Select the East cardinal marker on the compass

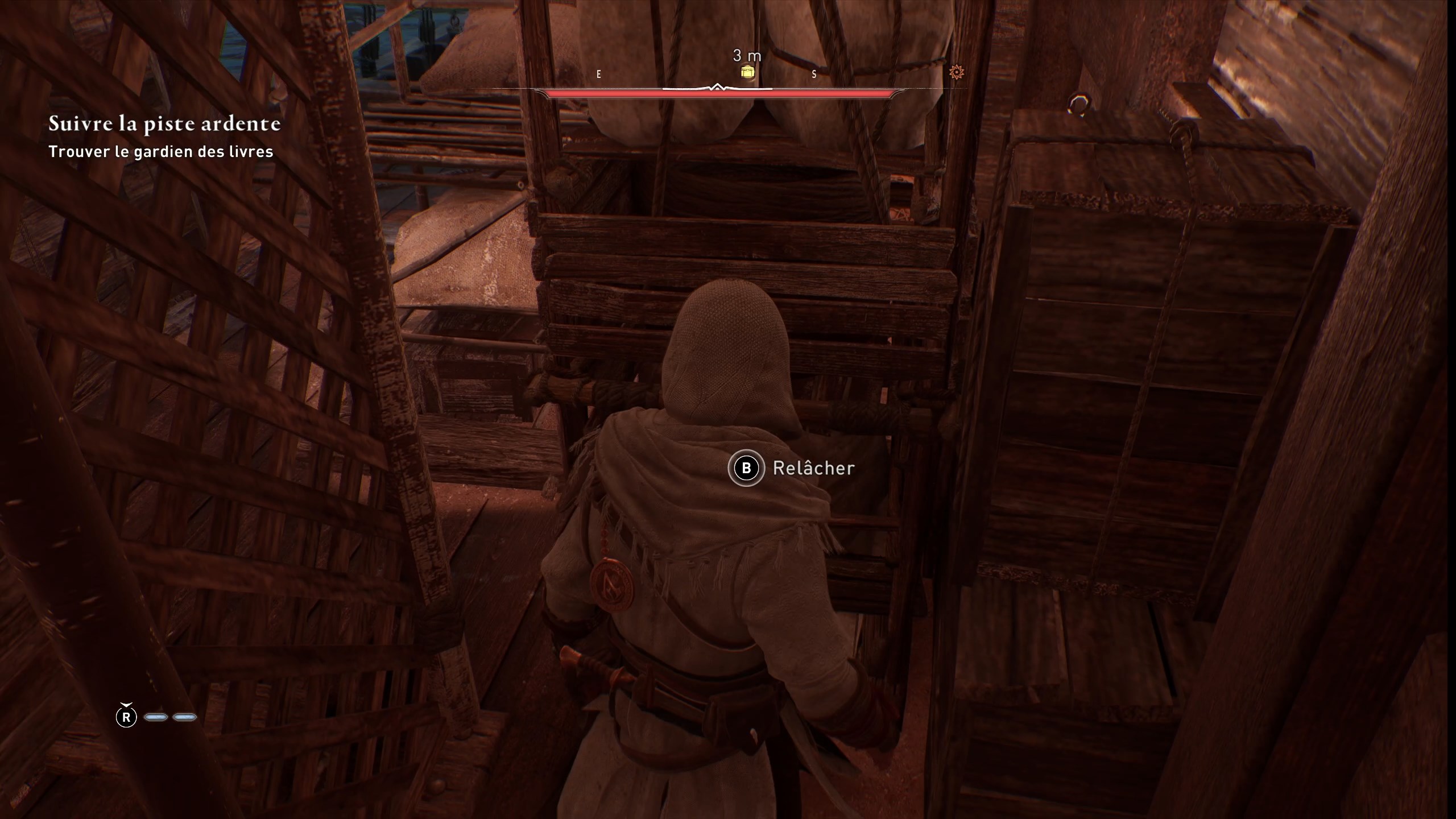[598, 73]
